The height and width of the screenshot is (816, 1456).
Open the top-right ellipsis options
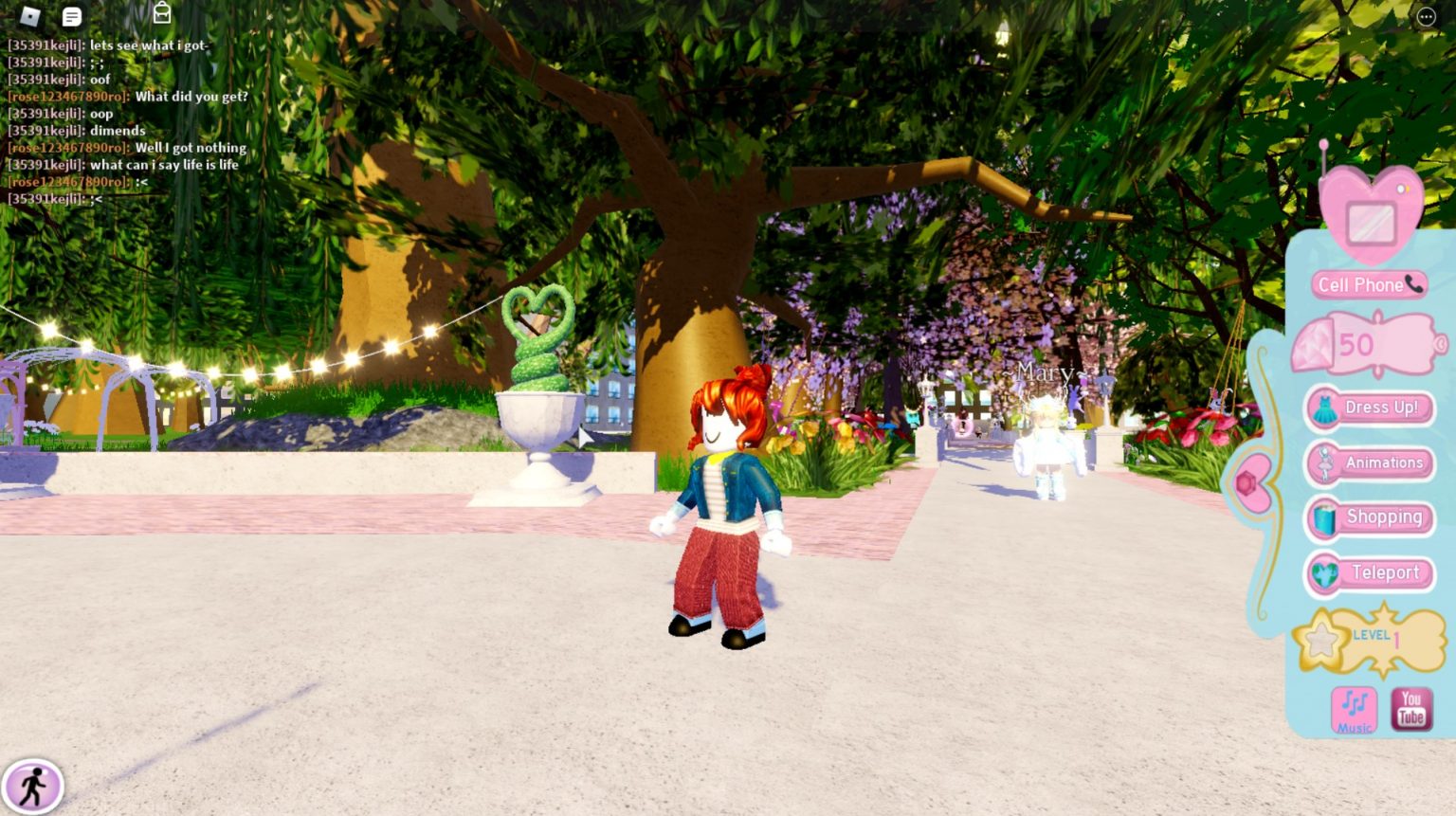pos(1426,15)
